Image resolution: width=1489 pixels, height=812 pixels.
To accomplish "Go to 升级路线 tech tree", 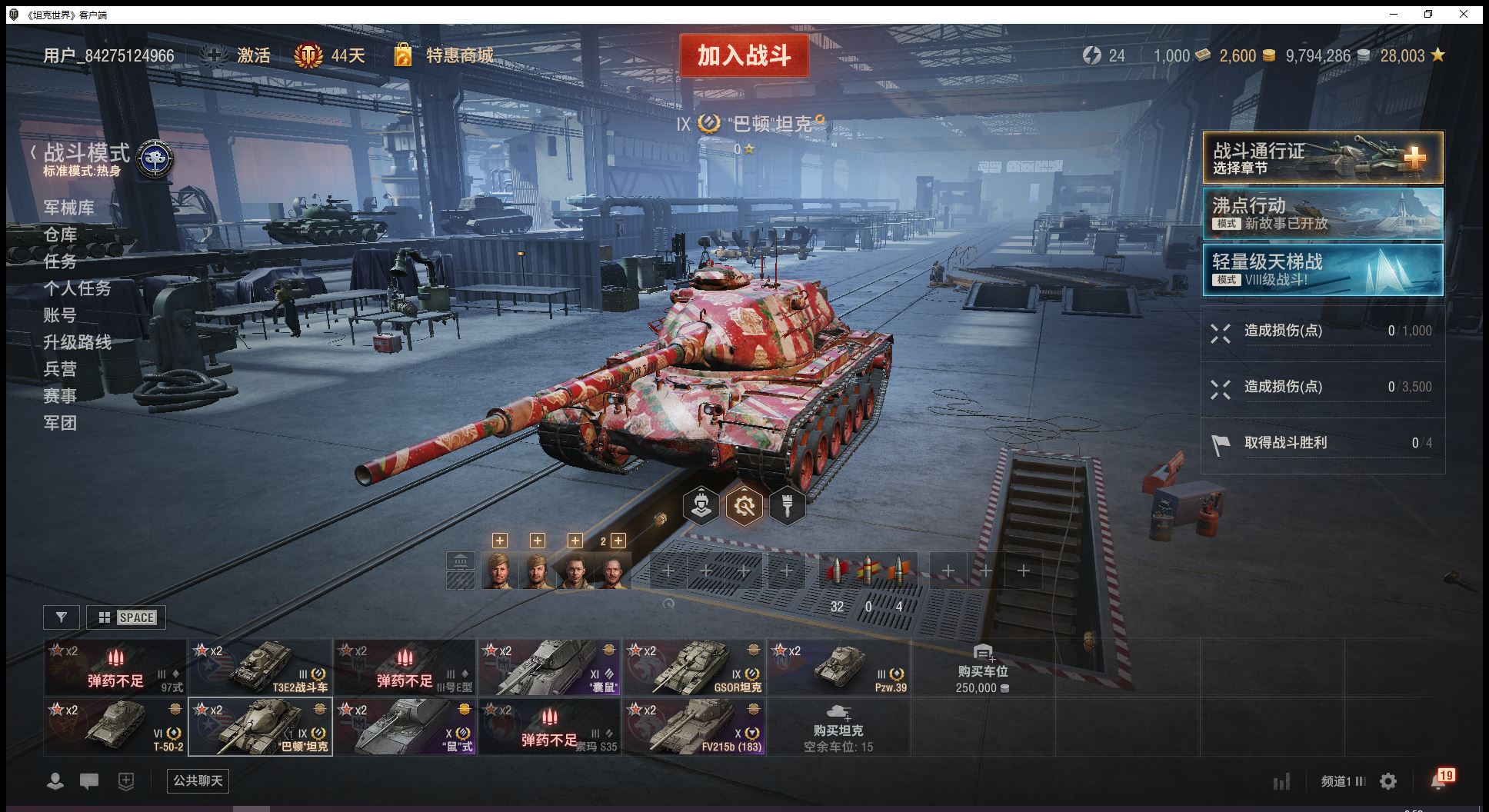I will coord(77,342).
